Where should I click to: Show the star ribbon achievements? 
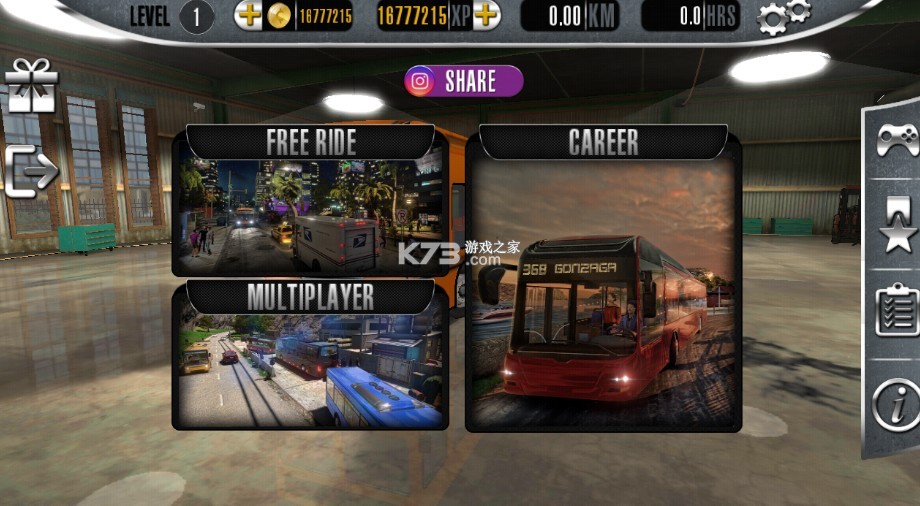tap(897, 224)
